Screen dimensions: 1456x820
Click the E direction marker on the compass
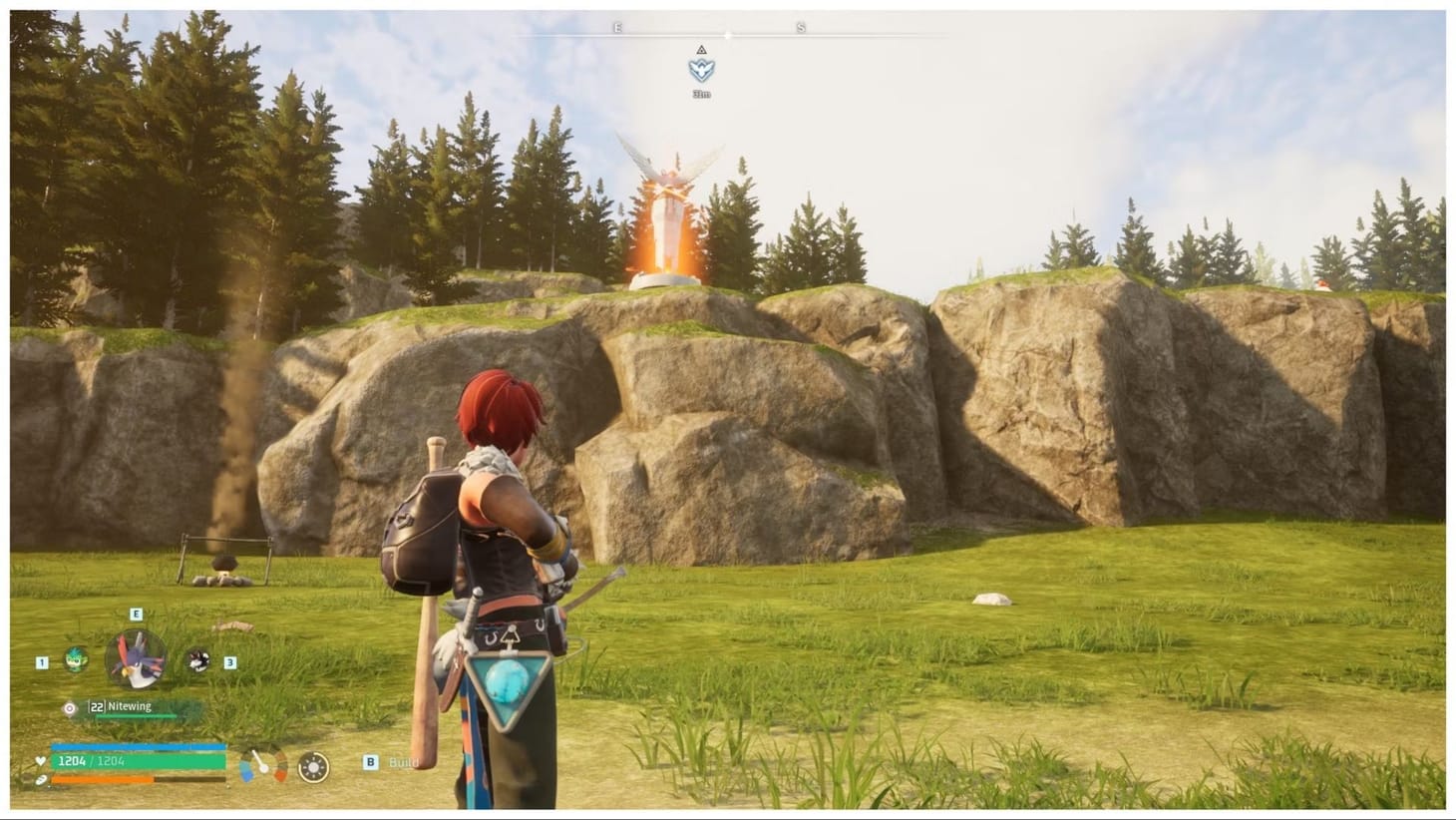(x=617, y=27)
